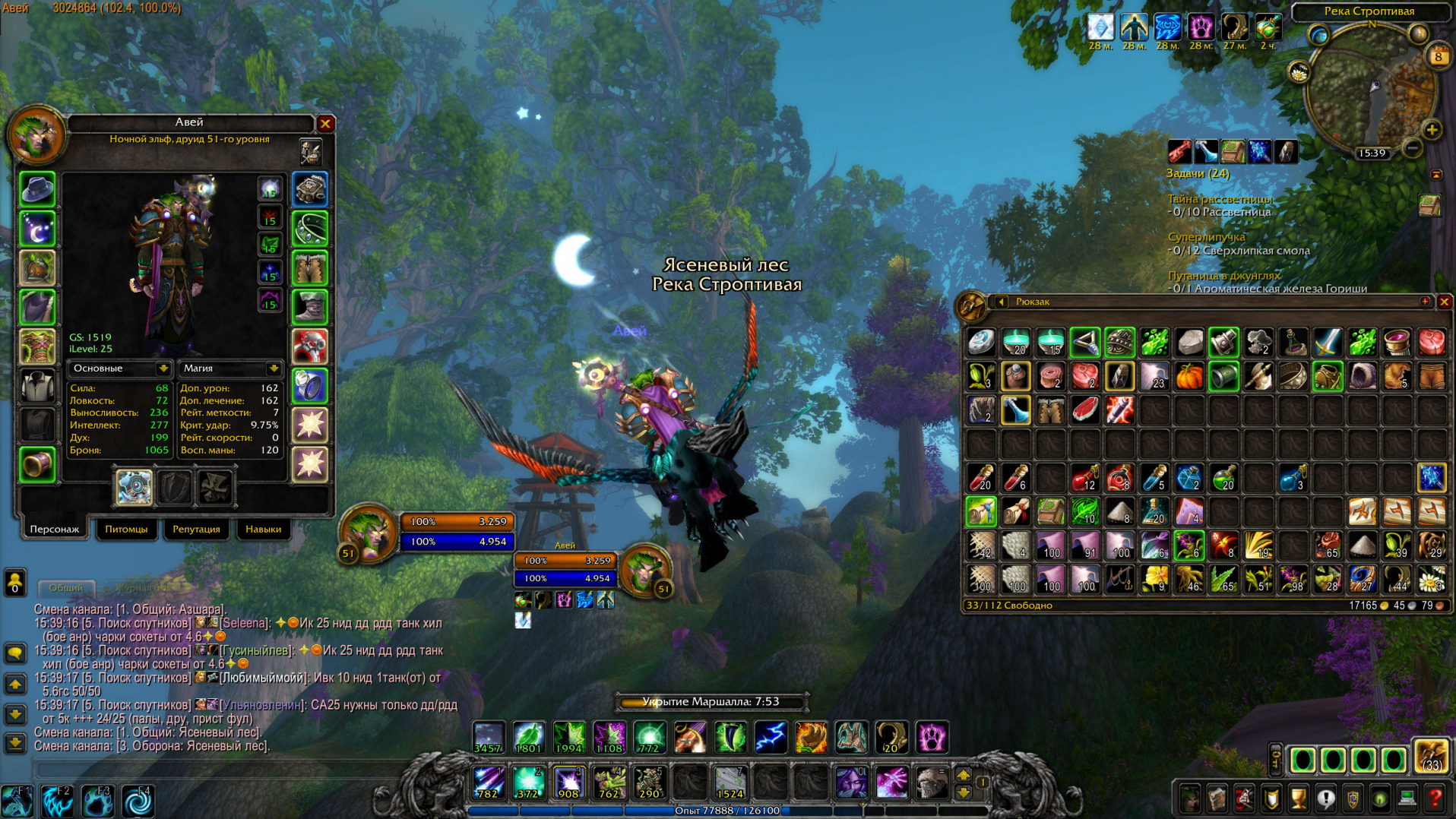The image size is (1456, 819).
Task: Open the Суперлипучка quest in tracker
Action: [1206, 237]
